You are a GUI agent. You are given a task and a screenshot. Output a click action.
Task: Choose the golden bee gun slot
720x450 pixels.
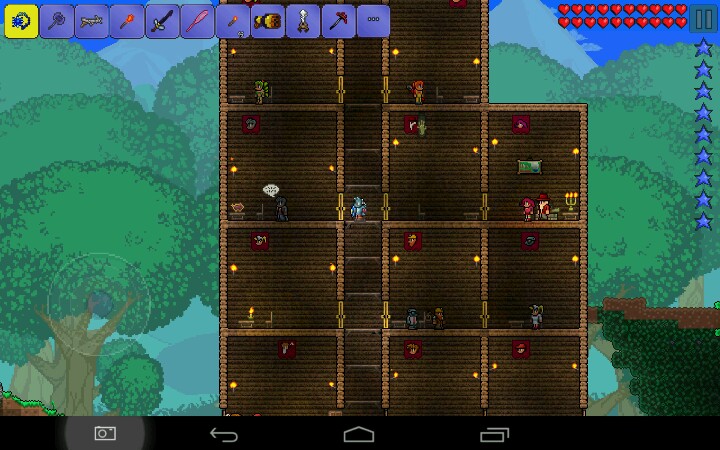coord(268,20)
